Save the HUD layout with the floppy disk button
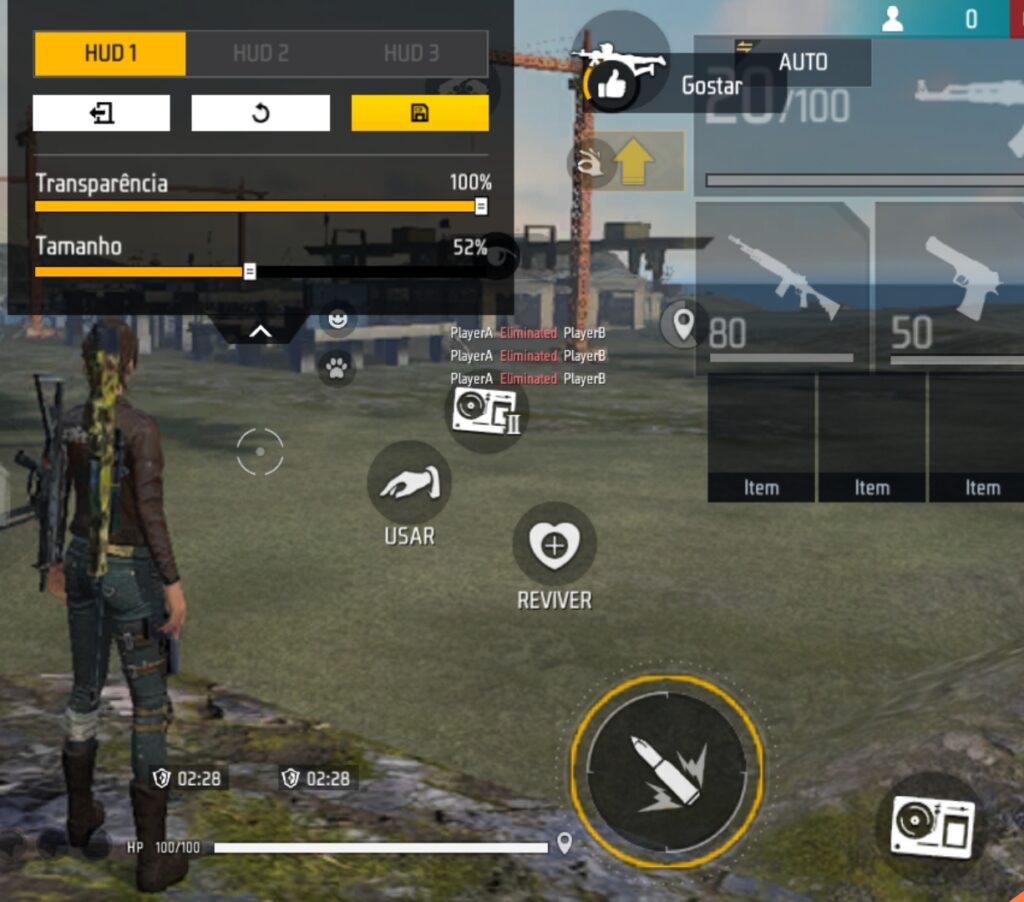The width and height of the screenshot is (1024, 902). click(x=420, y=113)
